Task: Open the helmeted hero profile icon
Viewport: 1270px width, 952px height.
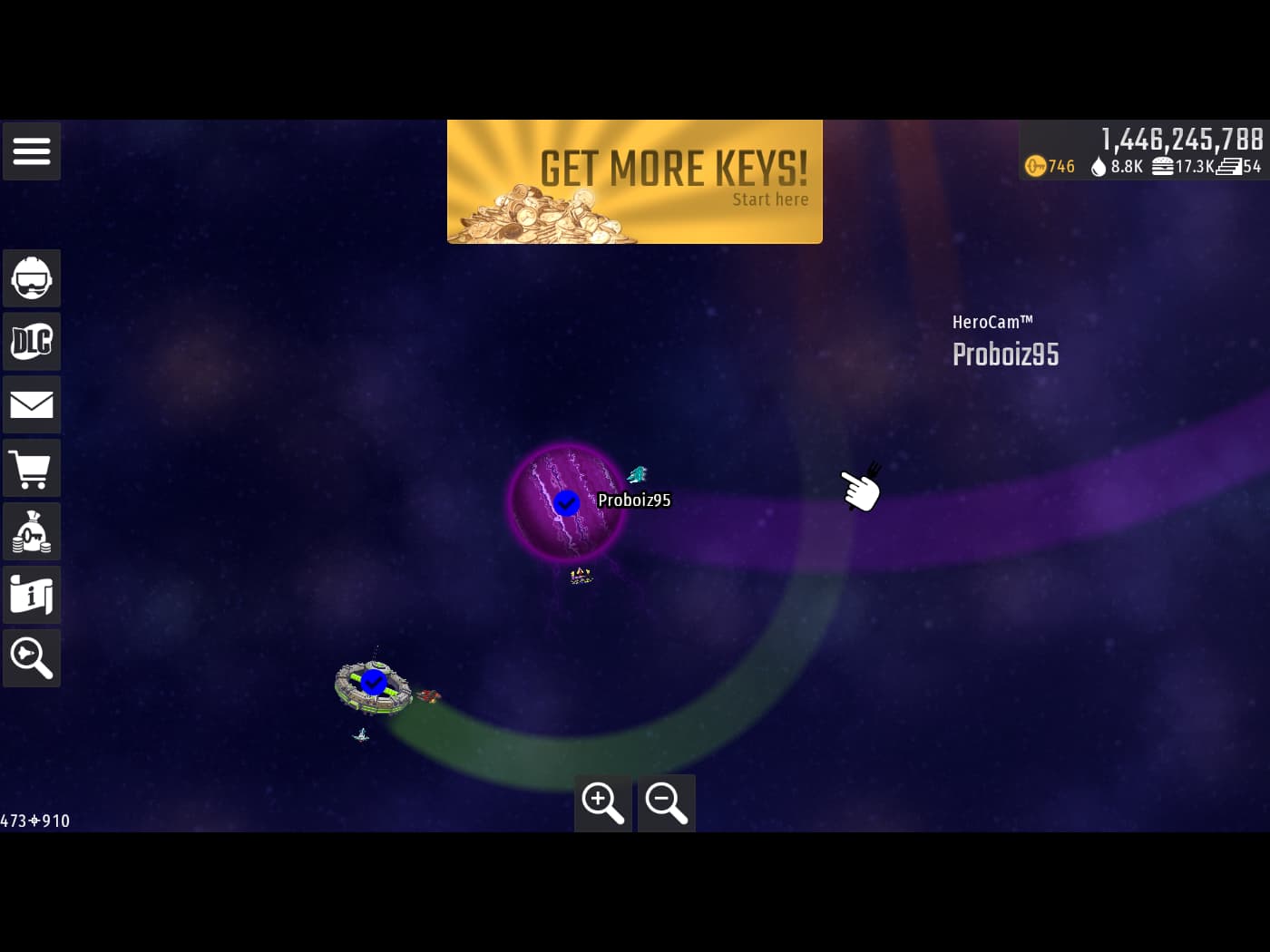Action: pyautogui.click(x=32, y=278)
